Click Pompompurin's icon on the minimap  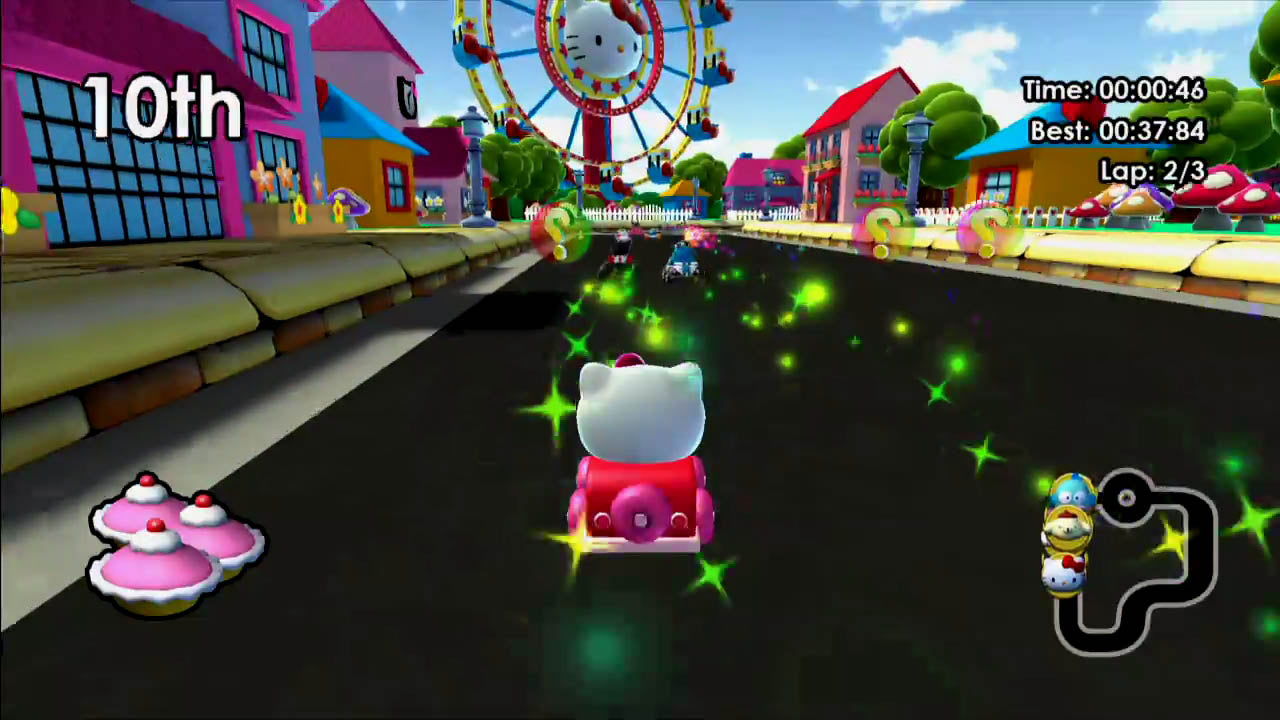click(1069, 529)
